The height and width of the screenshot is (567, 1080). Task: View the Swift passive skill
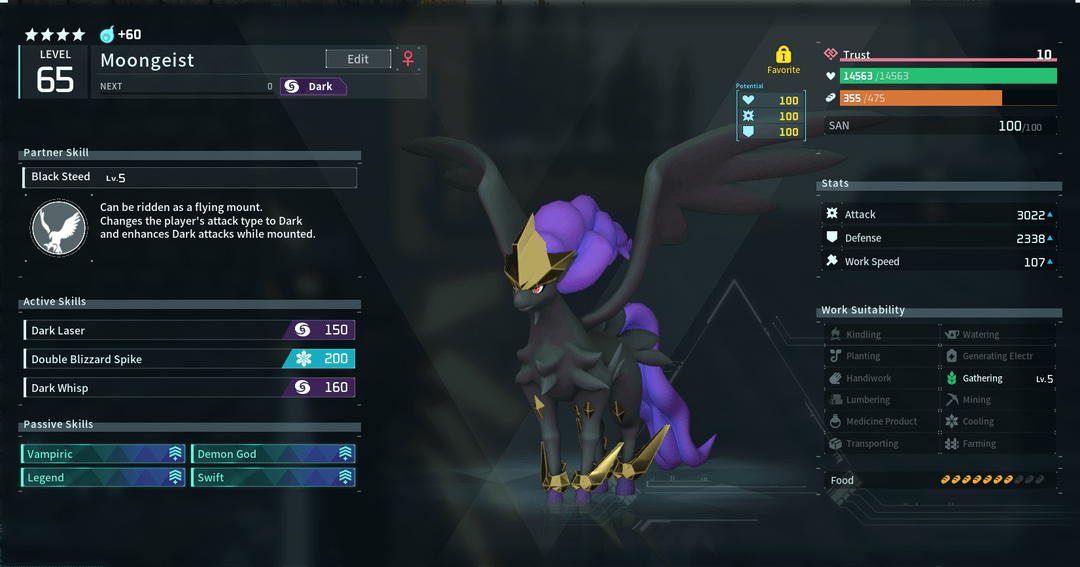pyautogui.click(x=273, y=478)
